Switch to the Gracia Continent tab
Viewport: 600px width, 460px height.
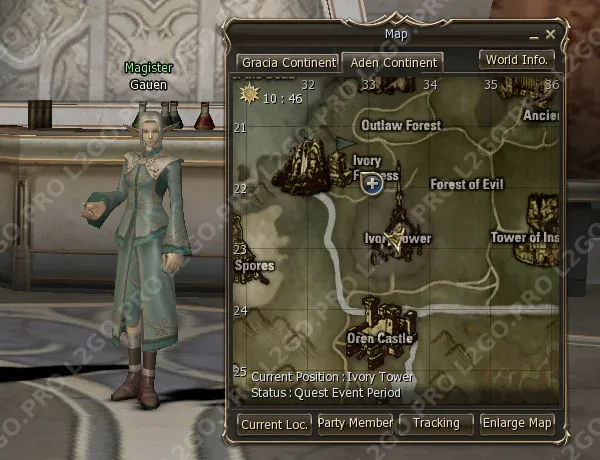click(x=287, y=62)
